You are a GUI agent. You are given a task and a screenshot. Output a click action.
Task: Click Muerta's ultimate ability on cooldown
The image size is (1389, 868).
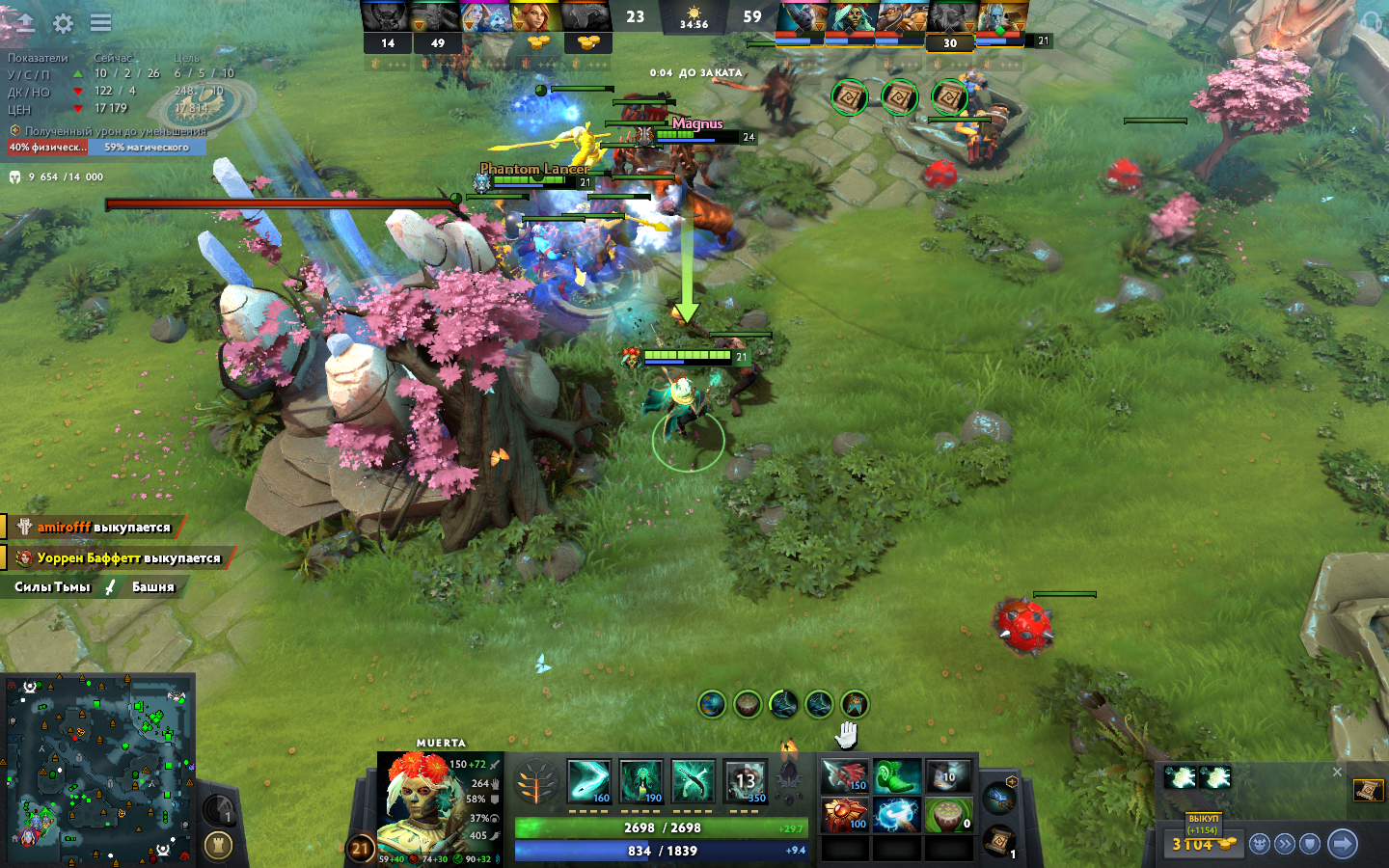point(745,781)
